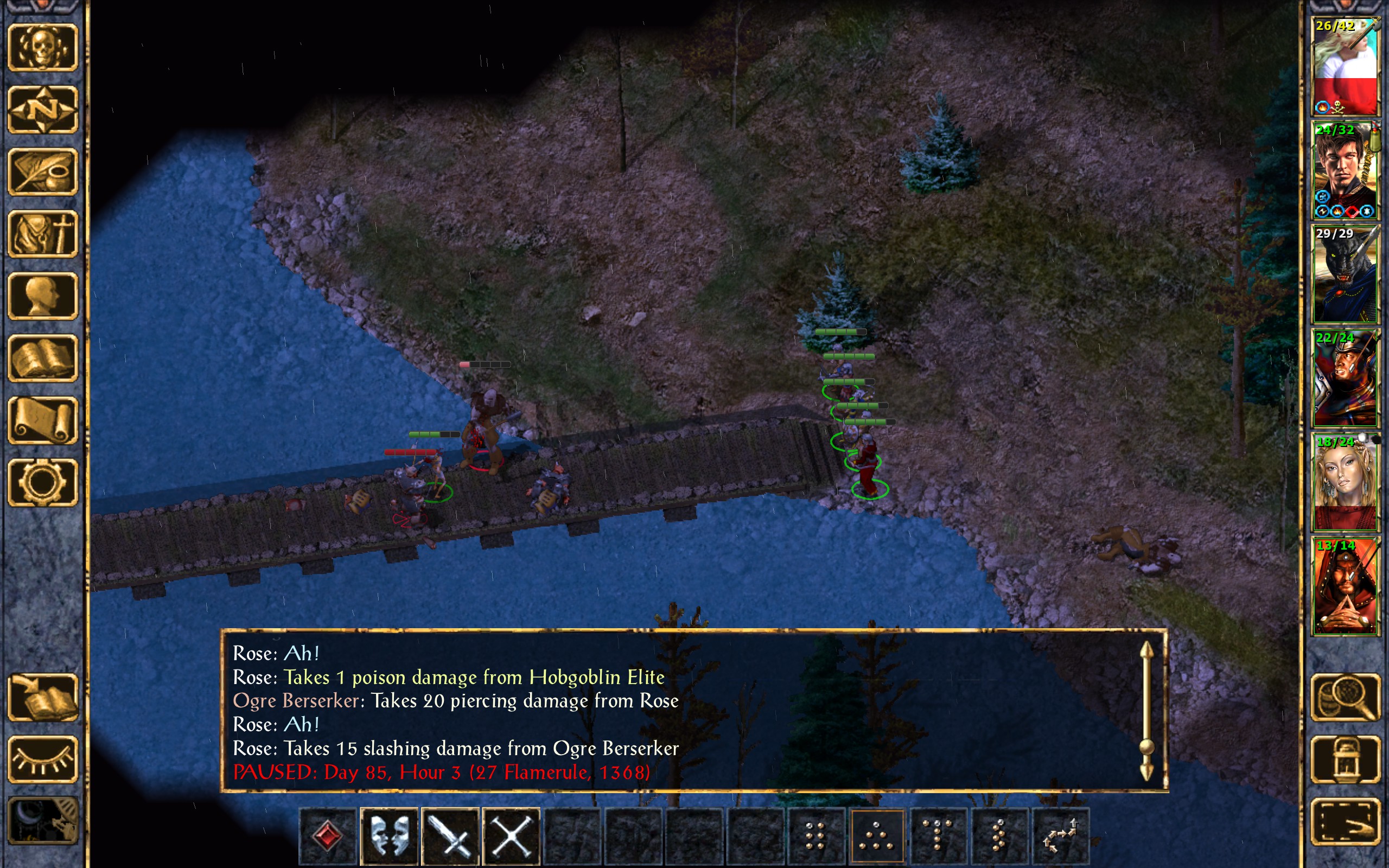The height and width of the screenshot is (868, 1389).
Task: Open the area map with the compass button
Action: click(x=43, y=109)
